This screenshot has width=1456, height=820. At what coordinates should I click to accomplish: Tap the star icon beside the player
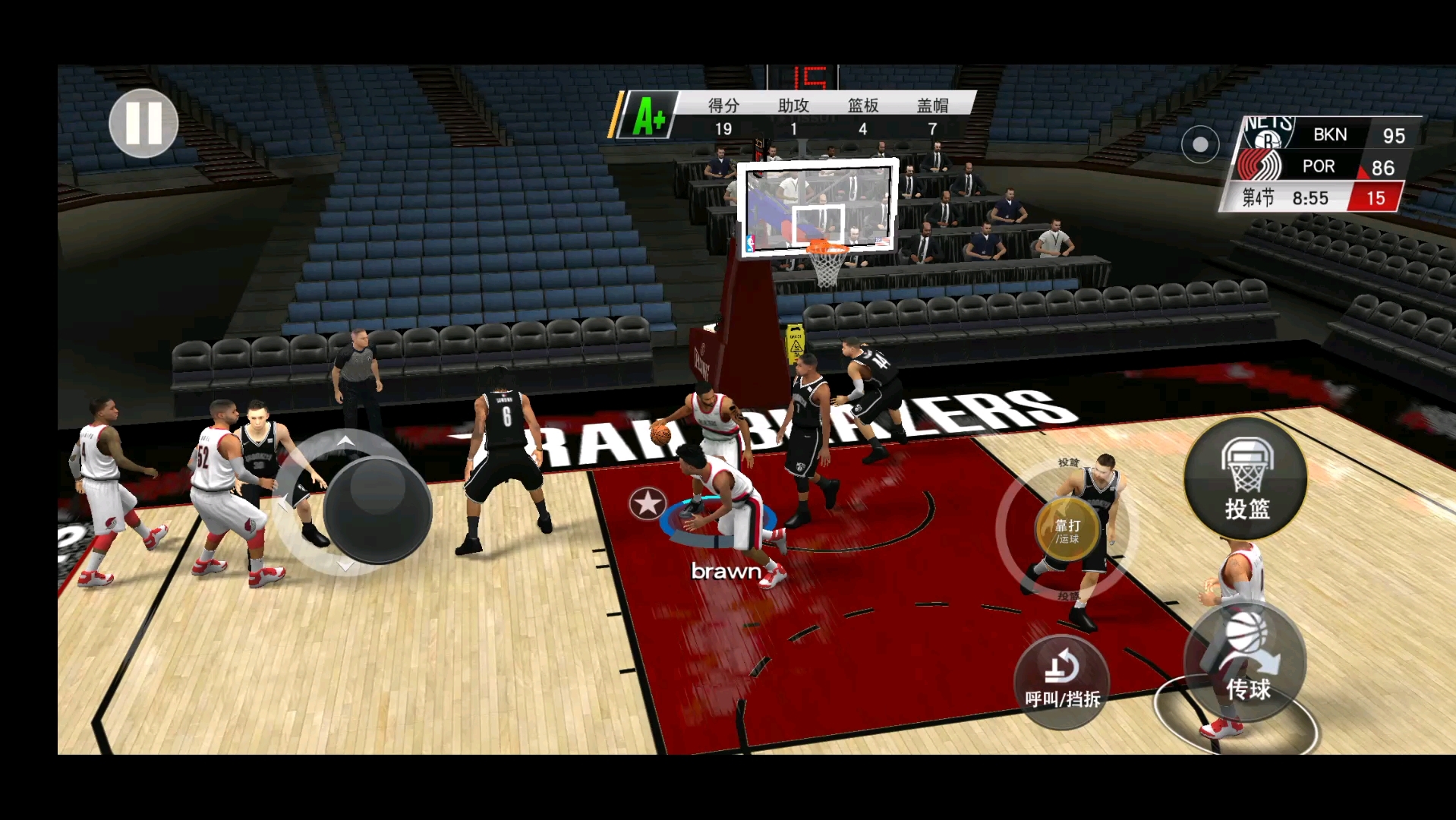(x=648, y=503)
